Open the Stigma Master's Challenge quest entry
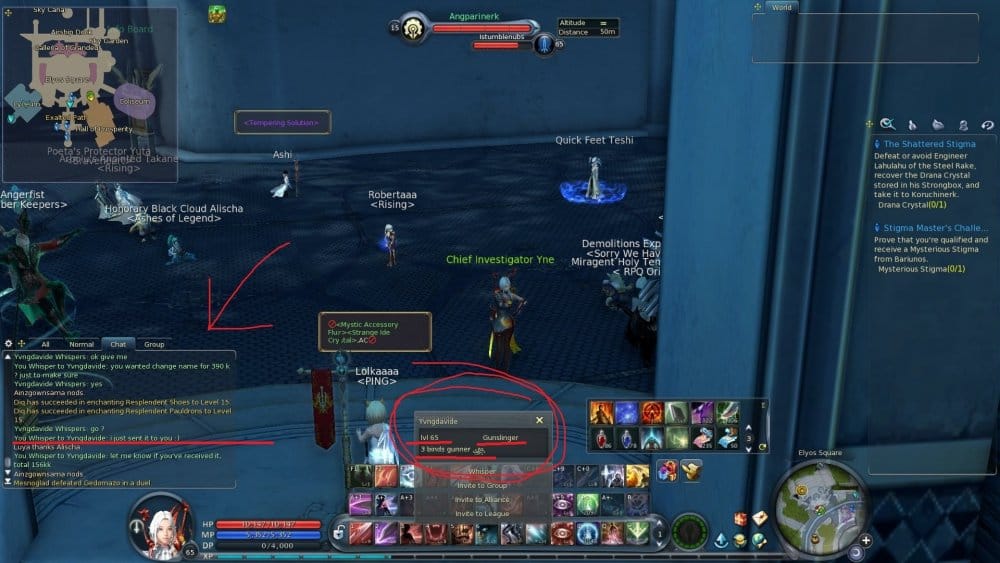The width and height of the screenshot is (1000, 563). coord(935,228)
